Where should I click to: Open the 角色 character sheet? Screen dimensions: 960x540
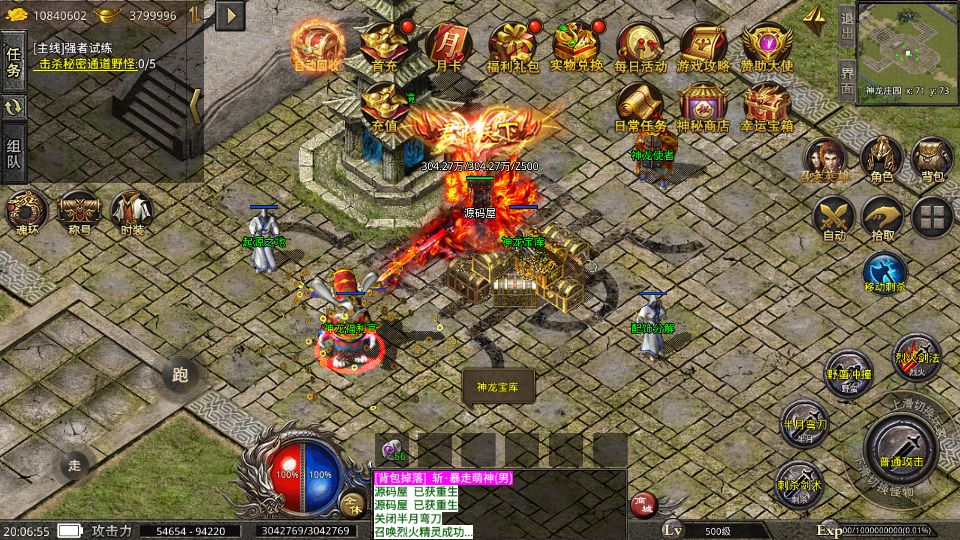[x=881, y=158]
